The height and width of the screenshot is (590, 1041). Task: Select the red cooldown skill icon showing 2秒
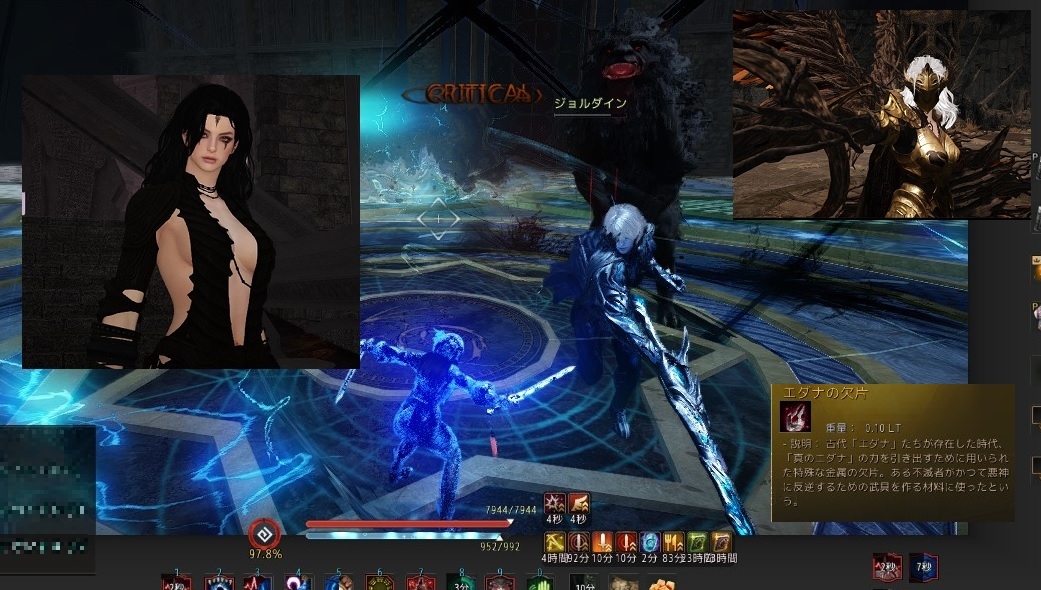tap(886, 567)
